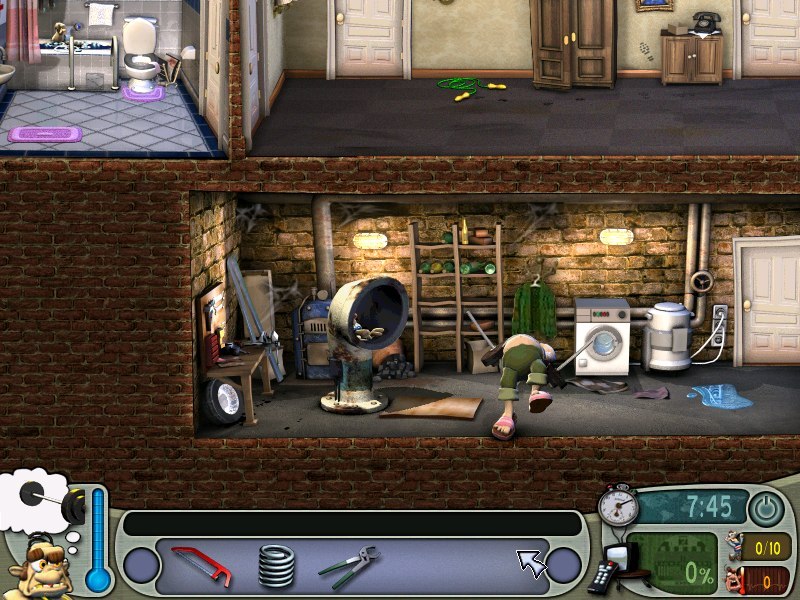800x600 pixels.
Task: Choose the green-handled pliers
Action: click(x=348, y=565)
